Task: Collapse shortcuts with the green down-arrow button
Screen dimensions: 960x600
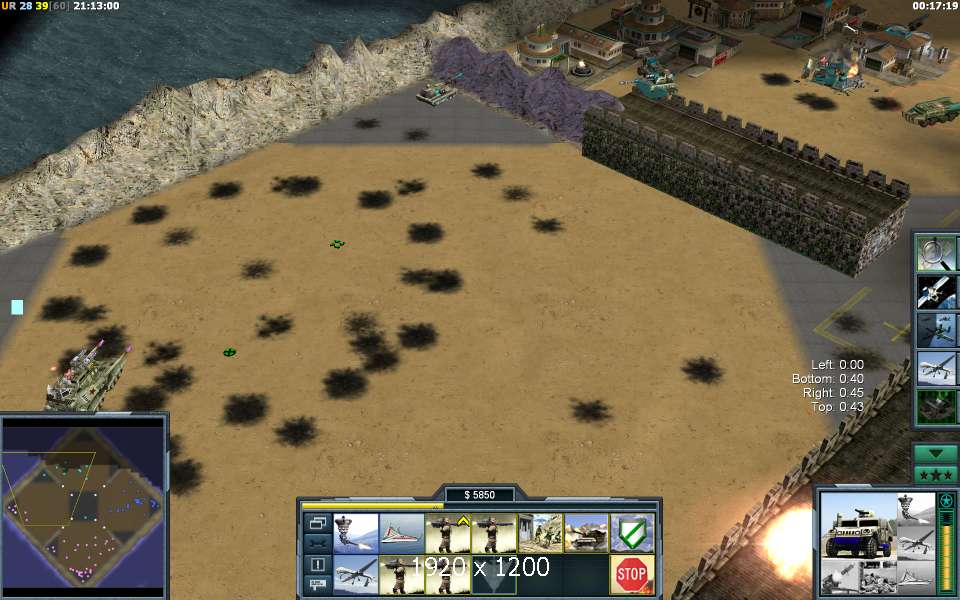Action: point(935,452)
